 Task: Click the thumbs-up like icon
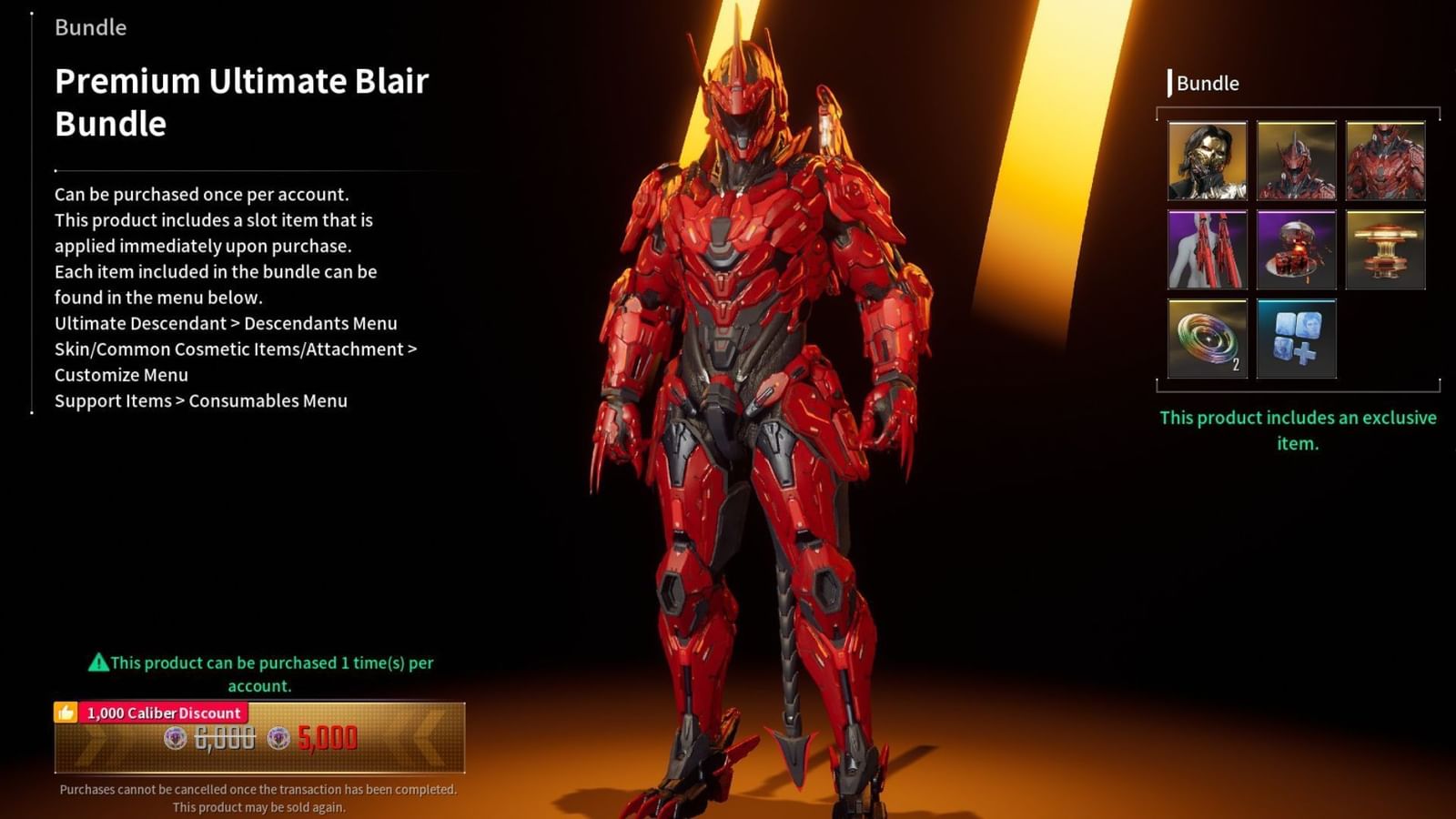(x=66, y=713)
